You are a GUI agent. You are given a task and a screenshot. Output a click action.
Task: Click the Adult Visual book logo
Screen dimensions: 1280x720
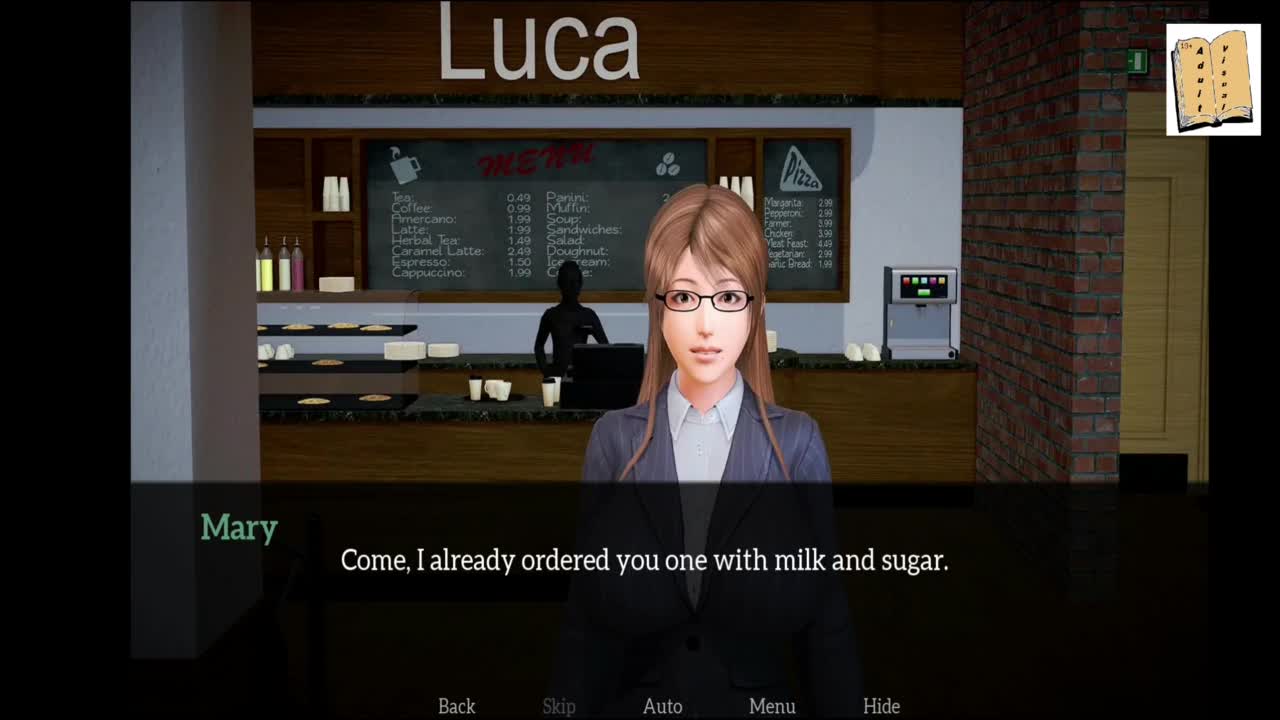[x=1213, y=80]
